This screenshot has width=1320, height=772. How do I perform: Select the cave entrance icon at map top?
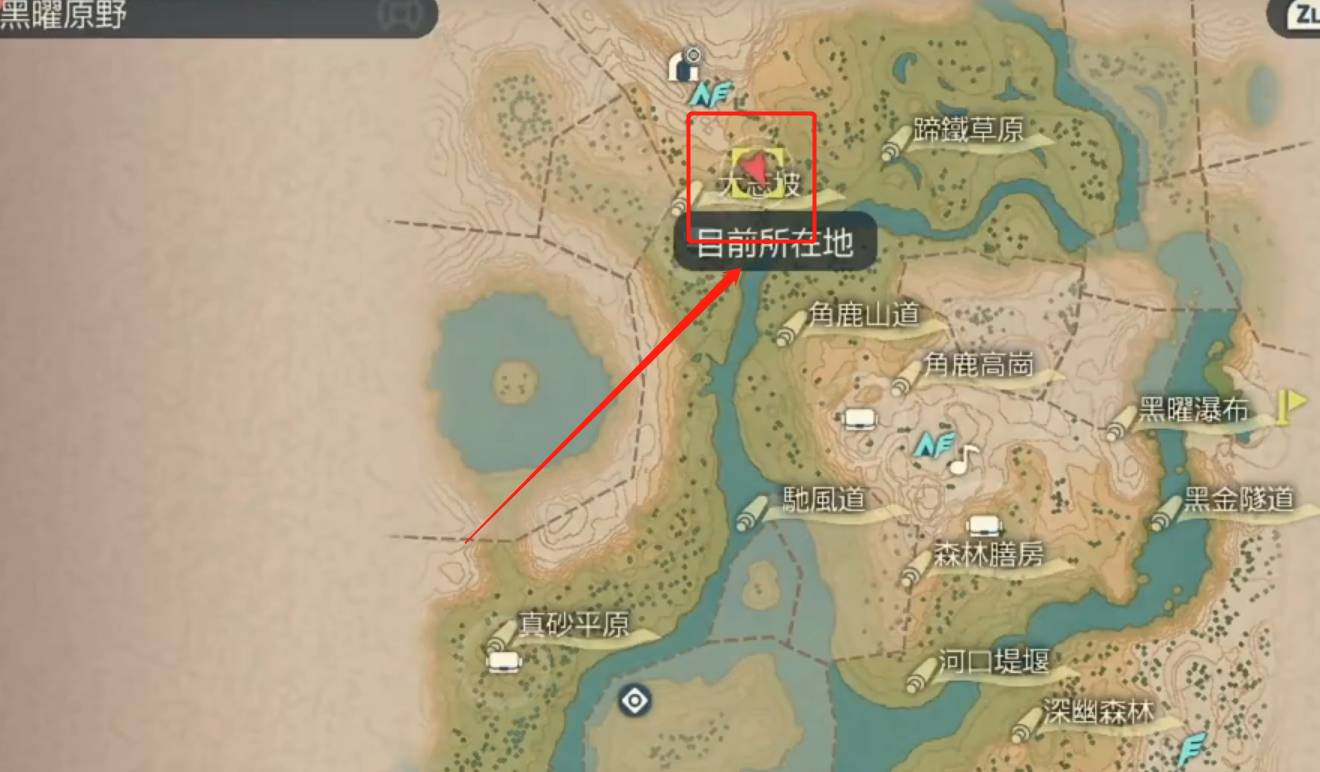pos(683,68)
